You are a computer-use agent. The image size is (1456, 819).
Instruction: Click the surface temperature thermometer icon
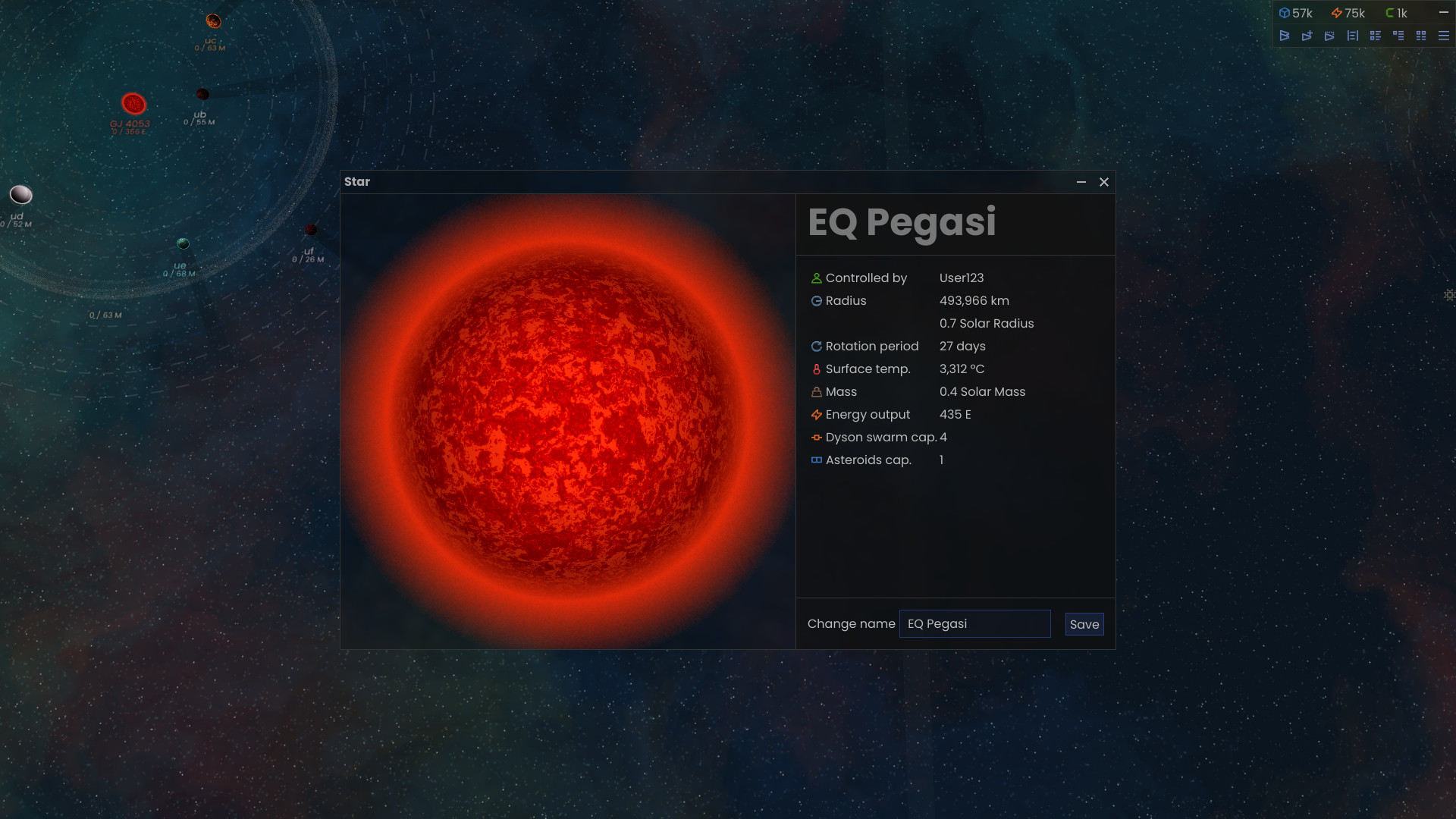point(816,369)
